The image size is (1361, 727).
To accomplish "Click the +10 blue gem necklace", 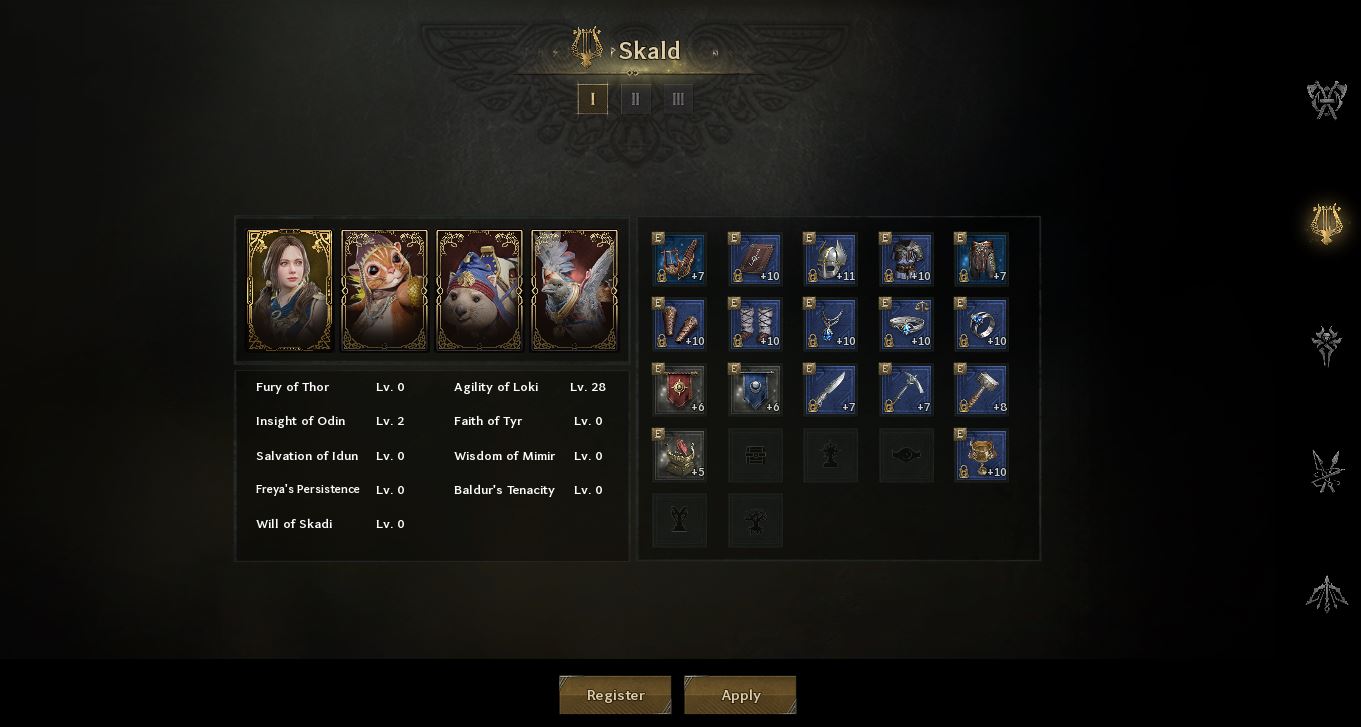I will (x=830, y=324).
